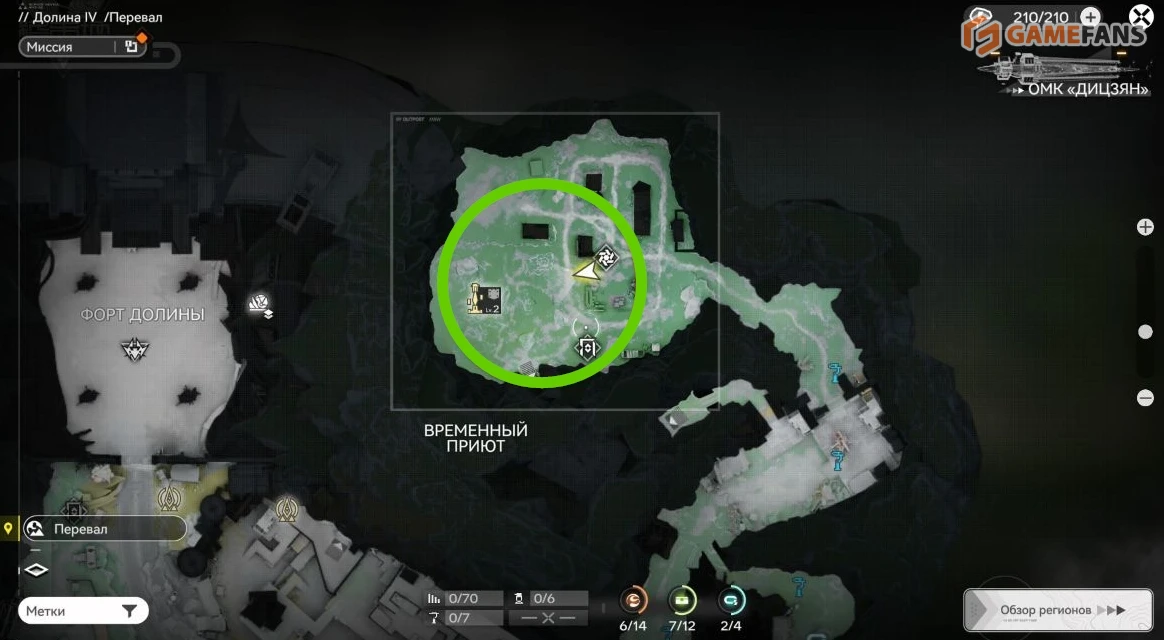
Task: Add stamina with the plus button beside 210/210
Action: pos(1090,17)
